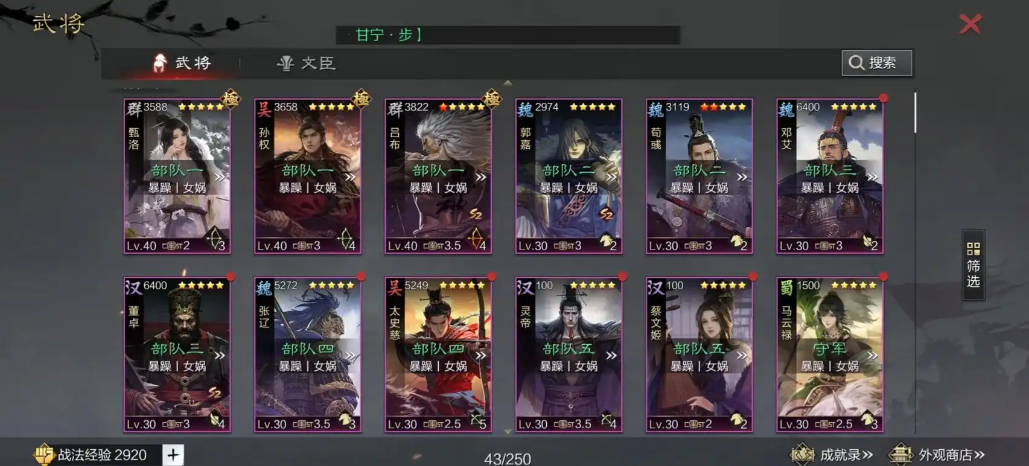Switch to the 文臣 tab

(x=306, y=63)
